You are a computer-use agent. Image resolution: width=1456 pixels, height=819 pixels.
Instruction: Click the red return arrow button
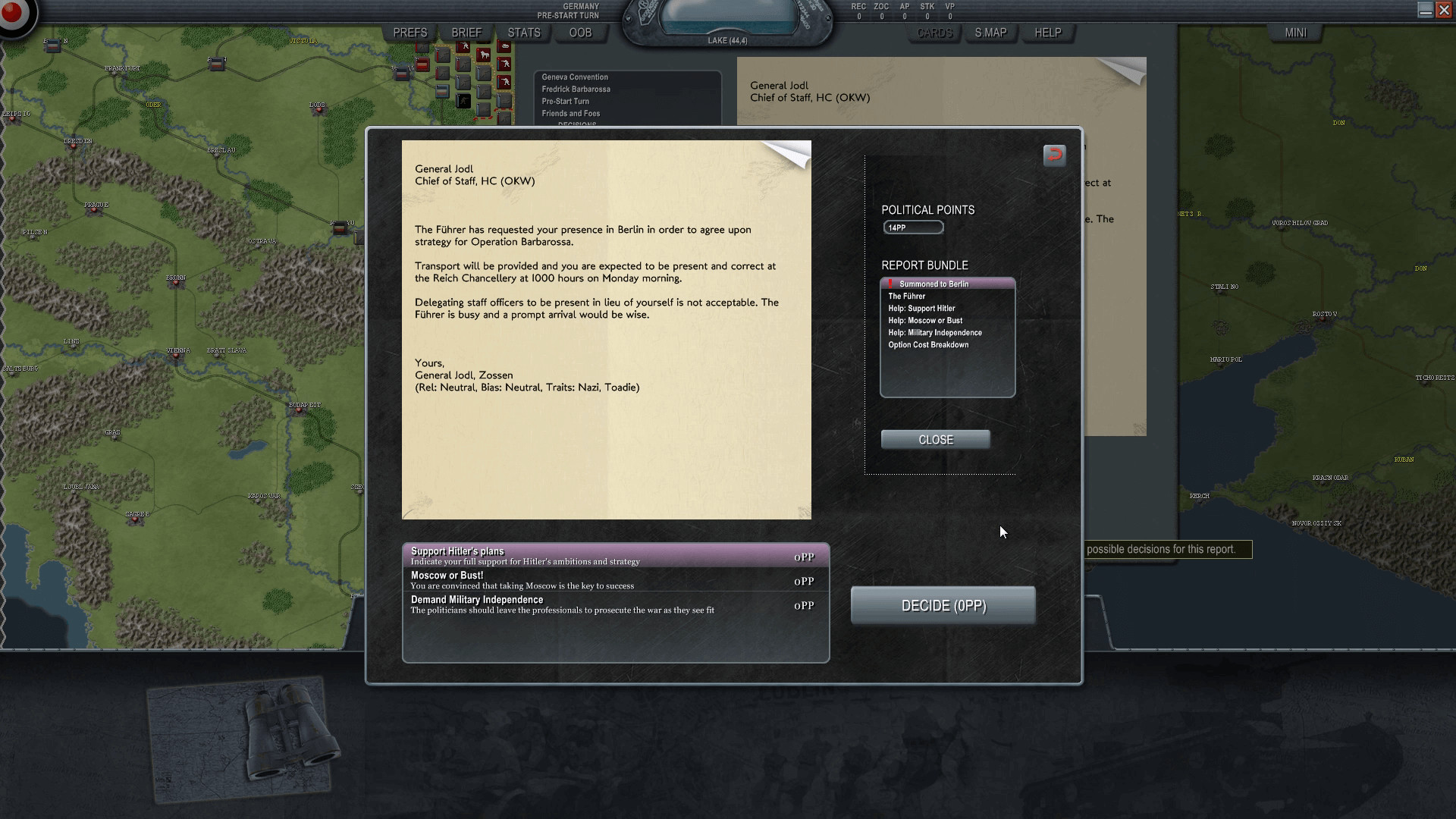point(1054,155)
